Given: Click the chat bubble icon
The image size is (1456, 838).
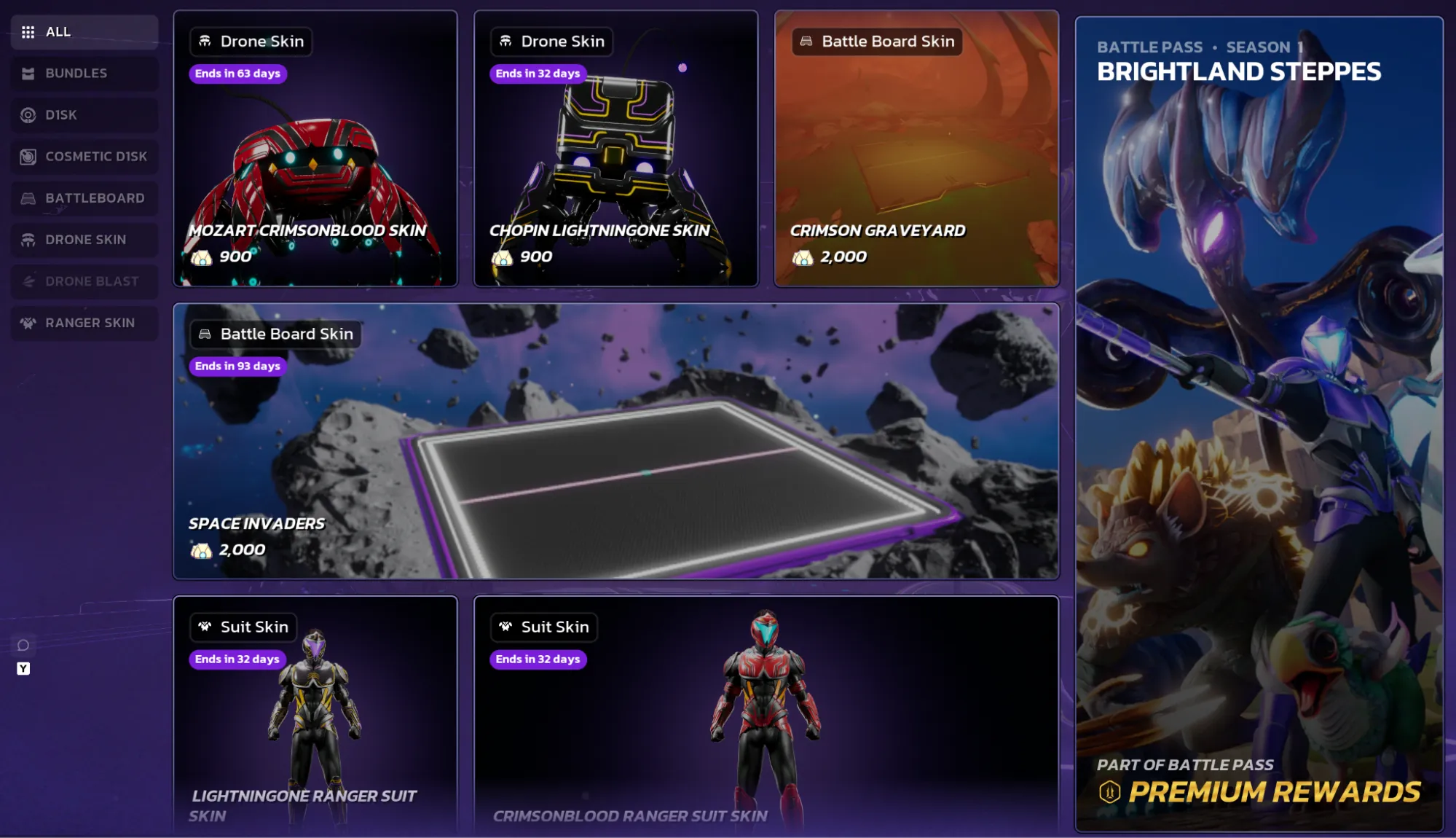Looking at the screenshot, I should [23, 646].
